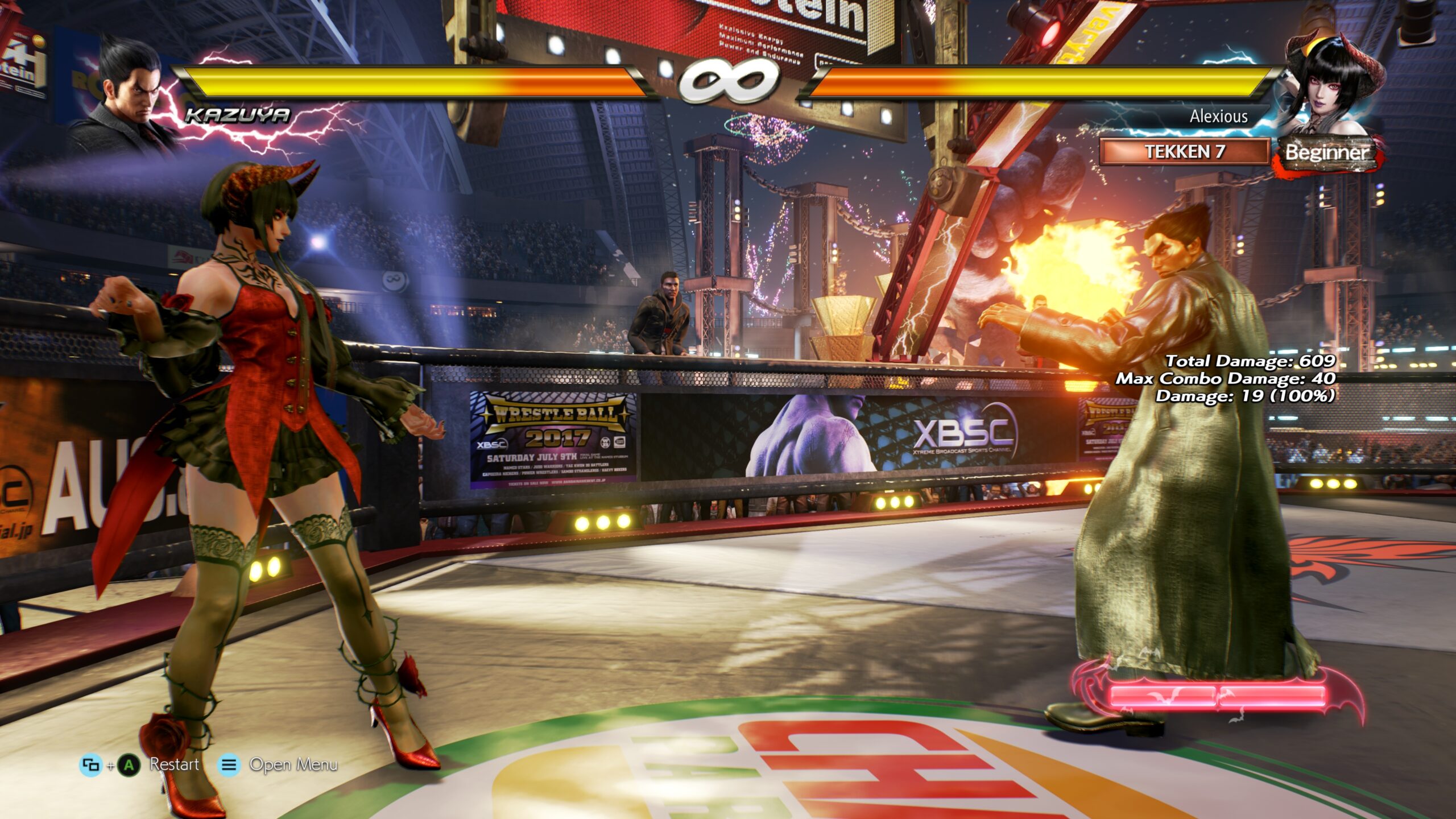
Task: Click the TEKKEN 7 title plate
Action: pyautogui.click(x=1184, y=152)
